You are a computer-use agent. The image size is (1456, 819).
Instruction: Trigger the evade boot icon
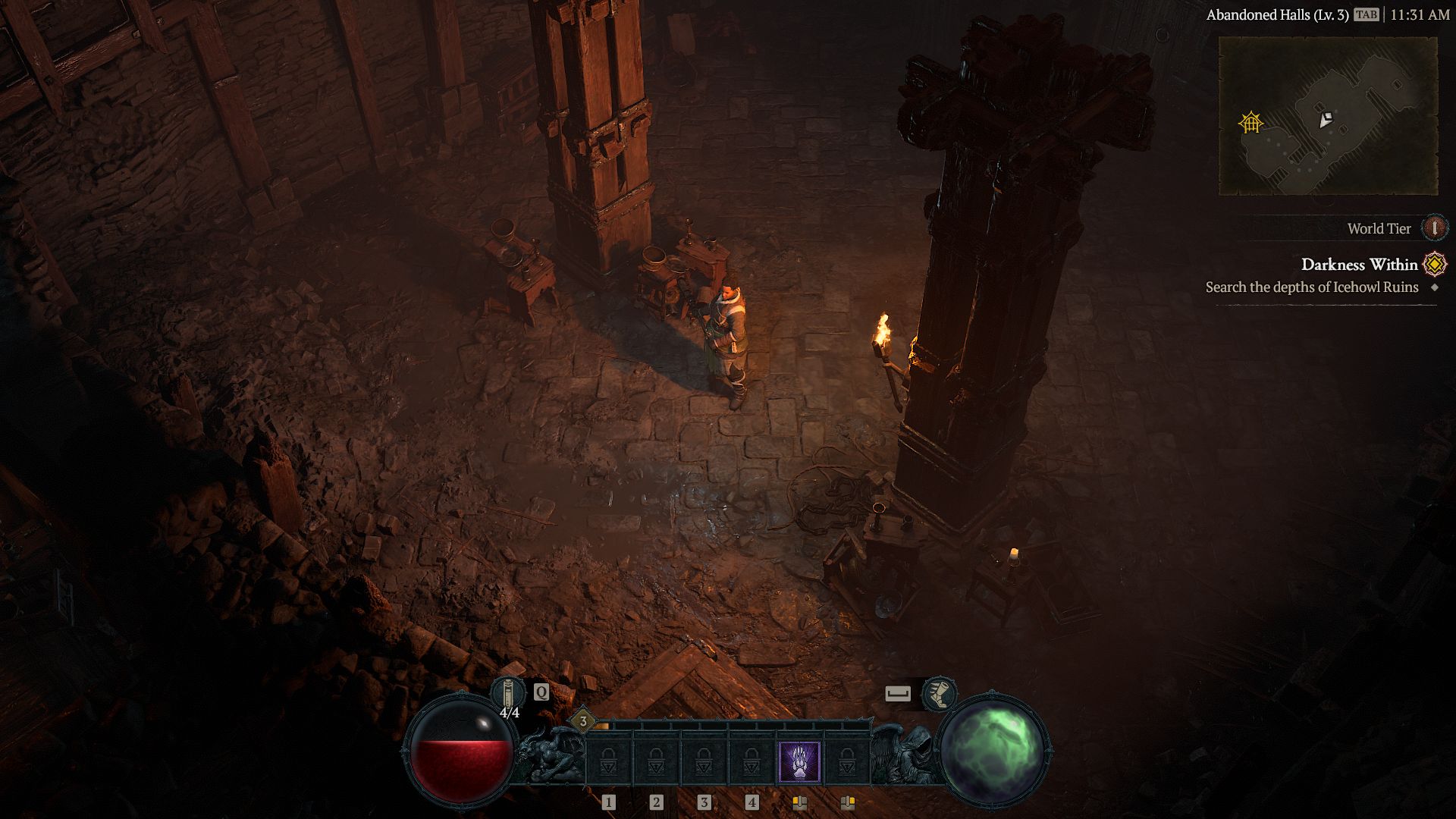(939, 694)
